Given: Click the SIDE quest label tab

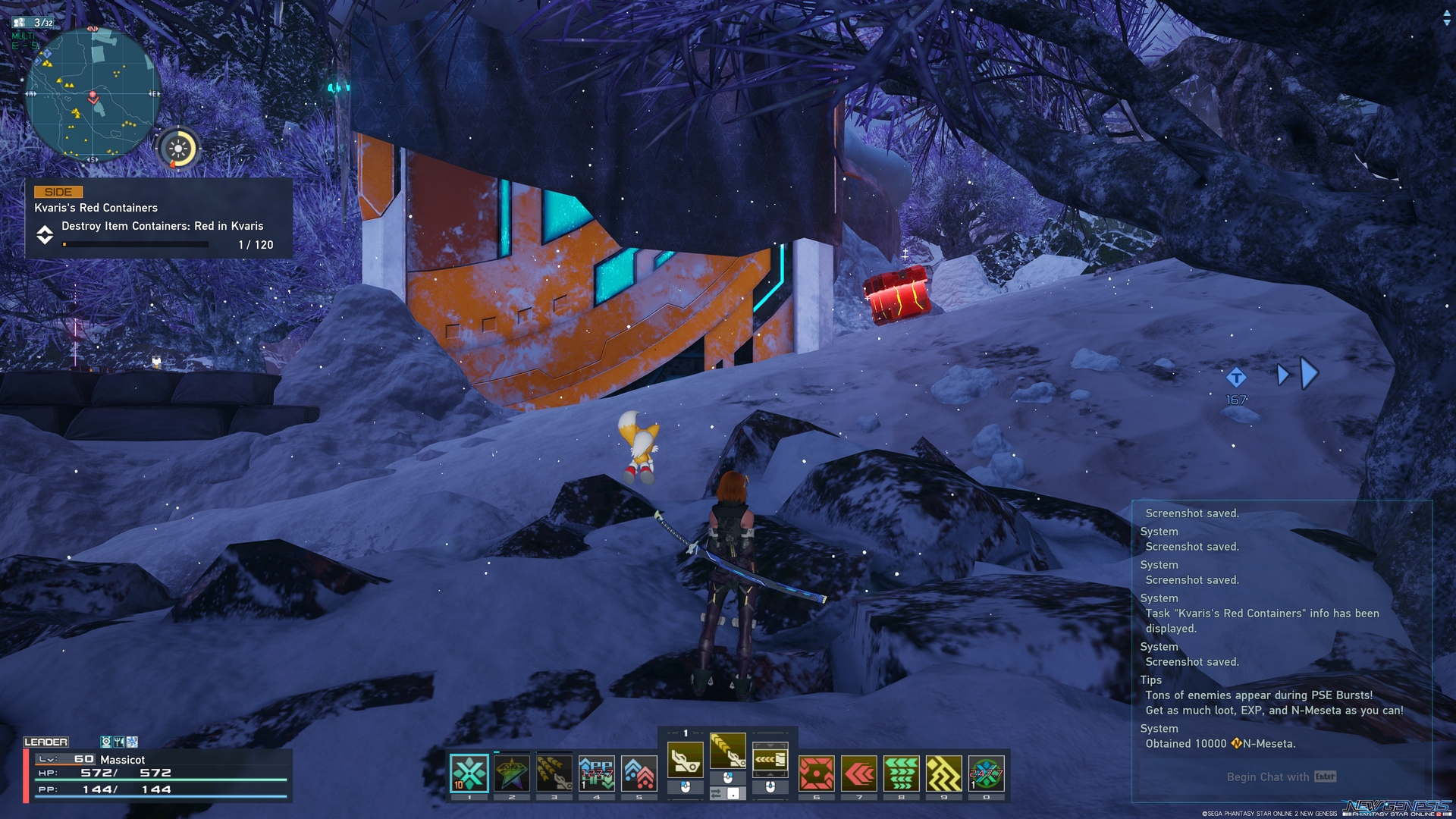Looking at the screenshot, I should (x=58, y=192).
